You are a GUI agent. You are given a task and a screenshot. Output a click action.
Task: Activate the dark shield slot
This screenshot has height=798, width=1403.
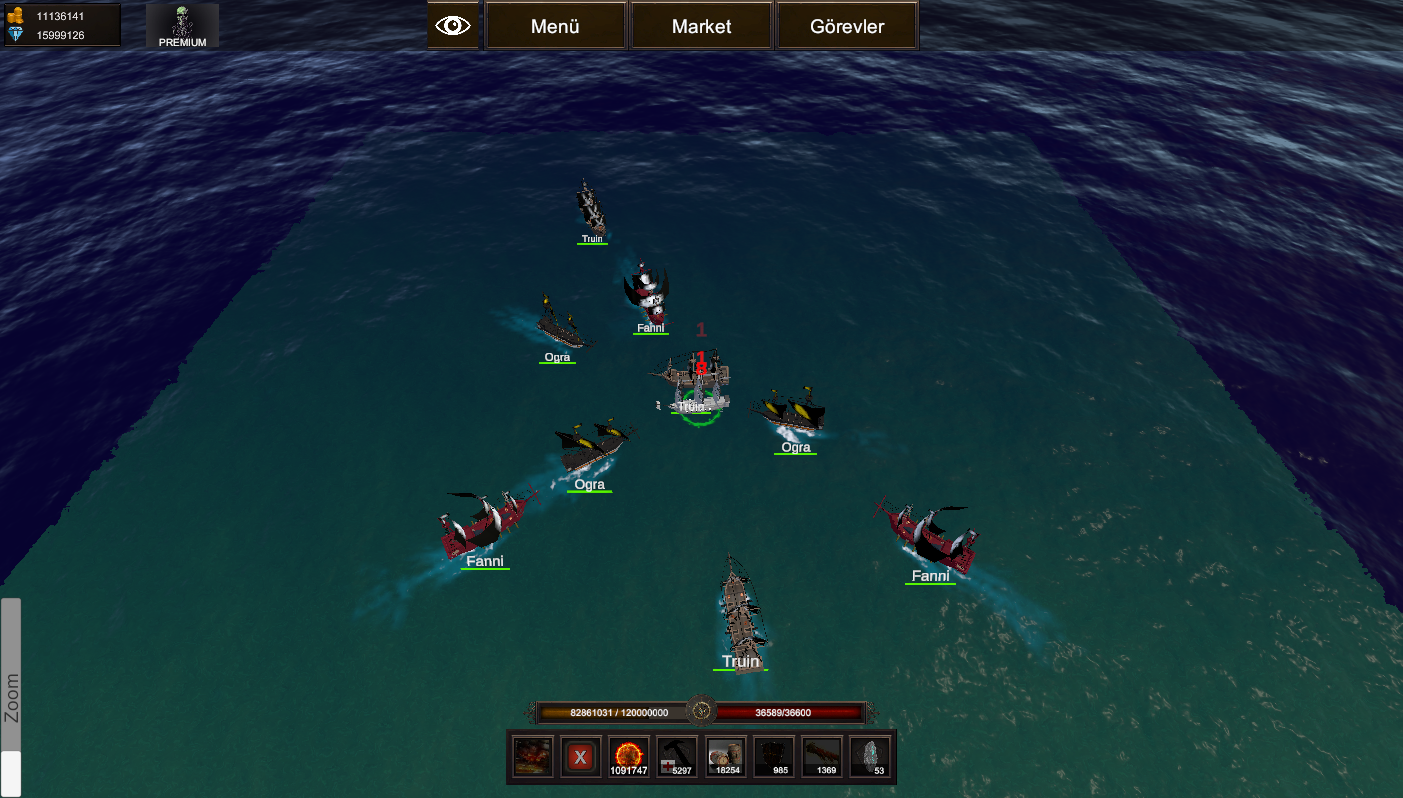click(774, 757)
